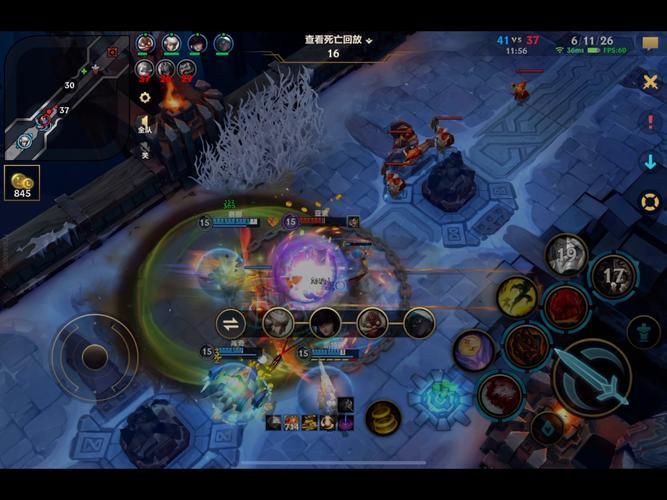The height and width of the screenshot is (500, 667).
Task: Send the red exclamation danger ping
Action: click(x=650, y=122)
